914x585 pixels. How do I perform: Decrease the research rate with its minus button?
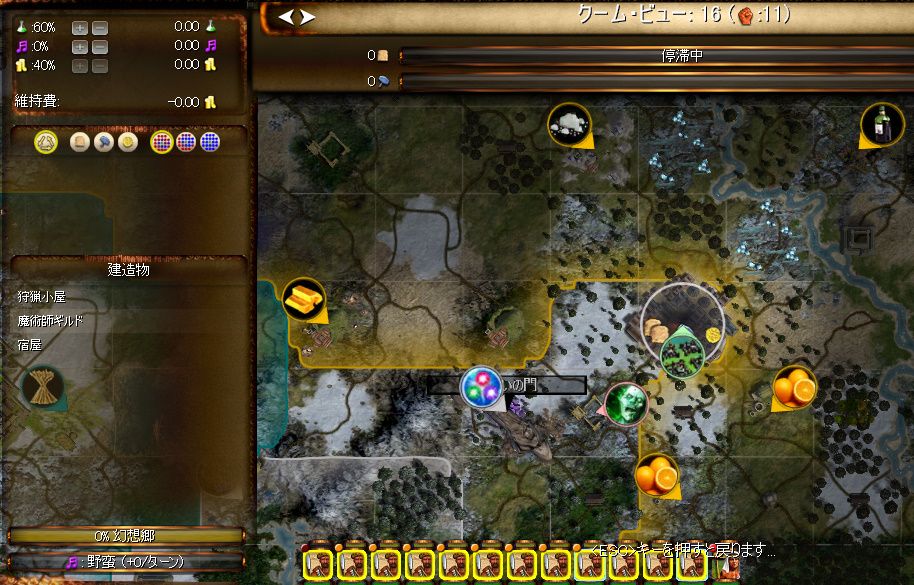click(100, 26)
